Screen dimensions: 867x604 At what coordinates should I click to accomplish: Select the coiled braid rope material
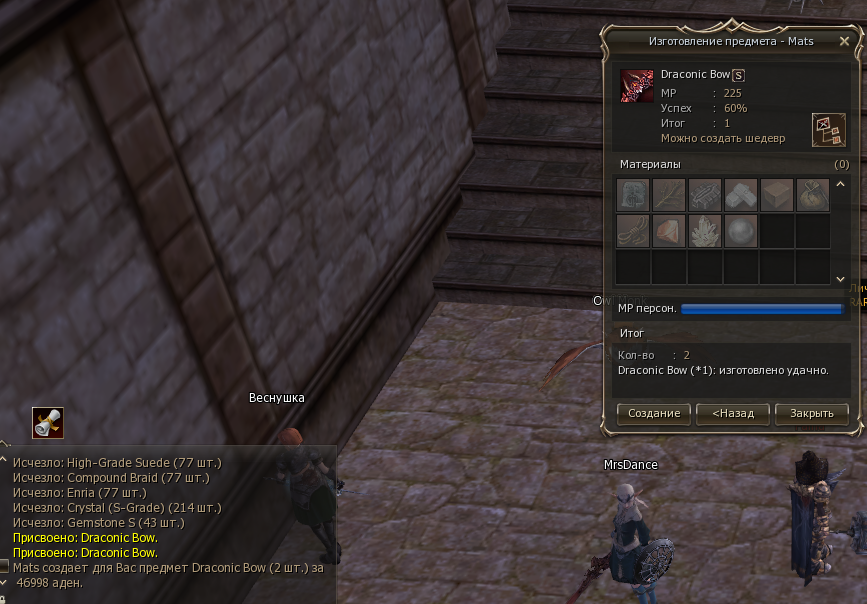633,231
